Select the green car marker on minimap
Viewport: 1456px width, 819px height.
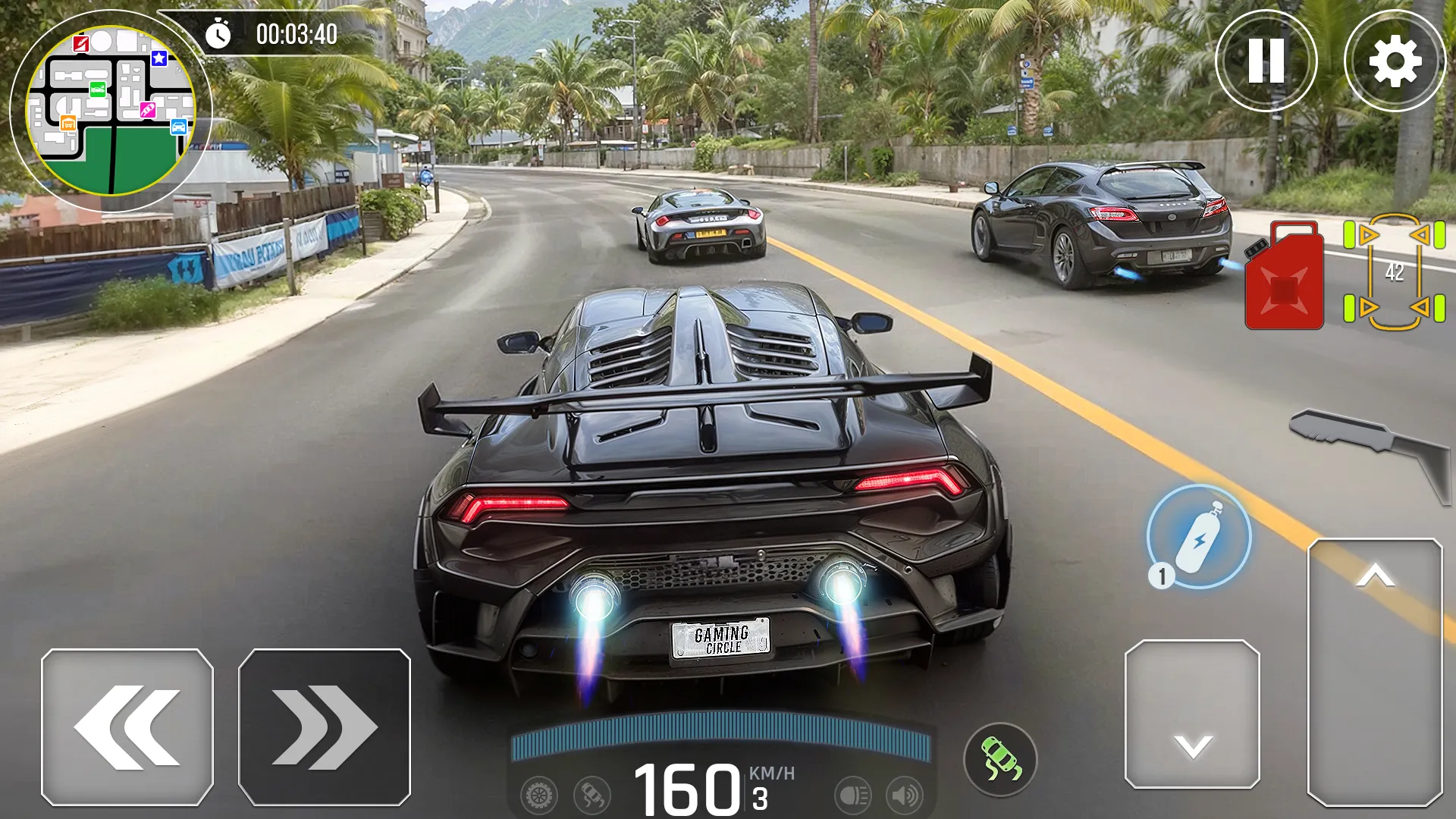tap(98, 89)
